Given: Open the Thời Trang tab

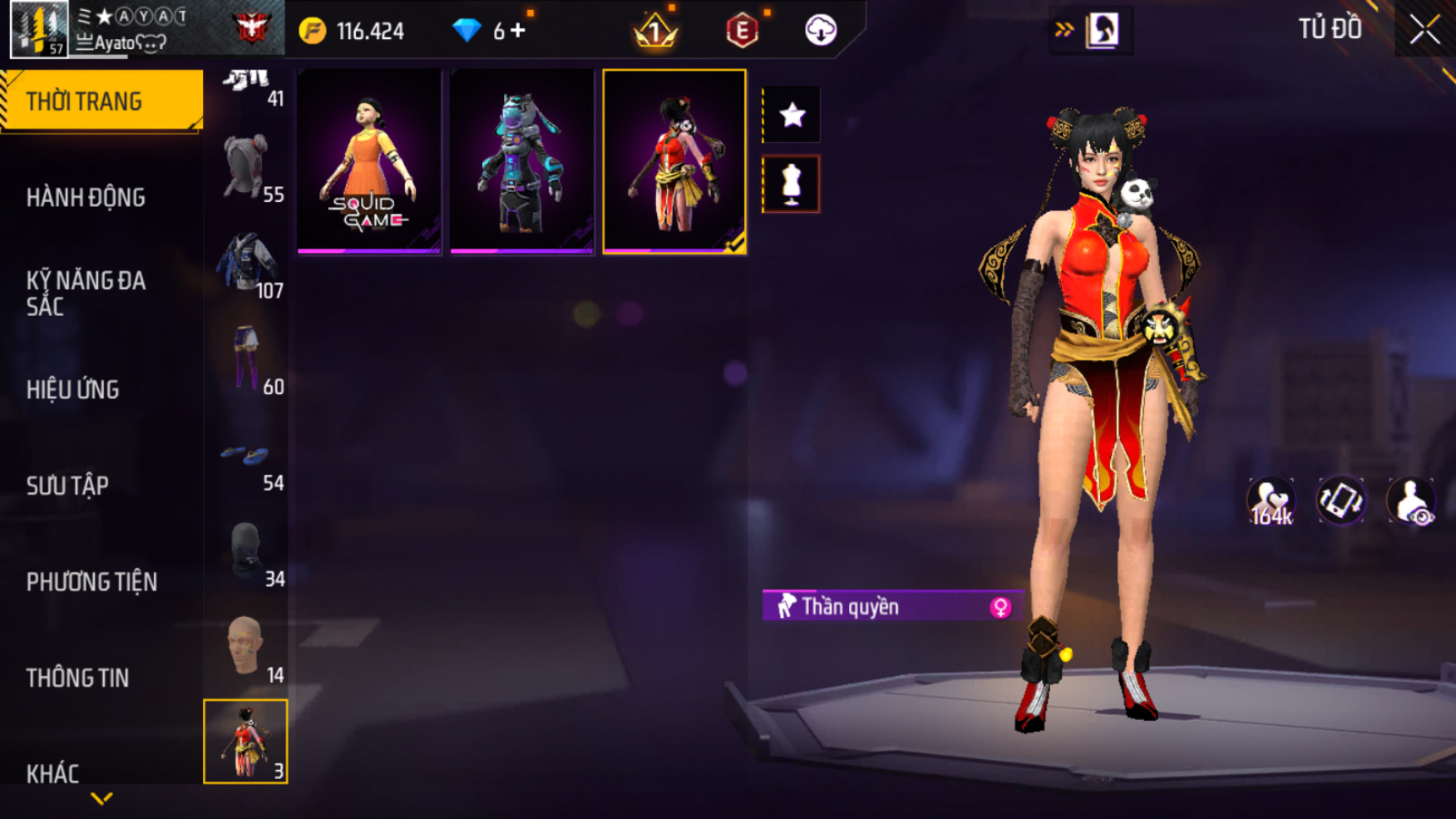Looking at the screenshot, I should [x=100, y=101].
